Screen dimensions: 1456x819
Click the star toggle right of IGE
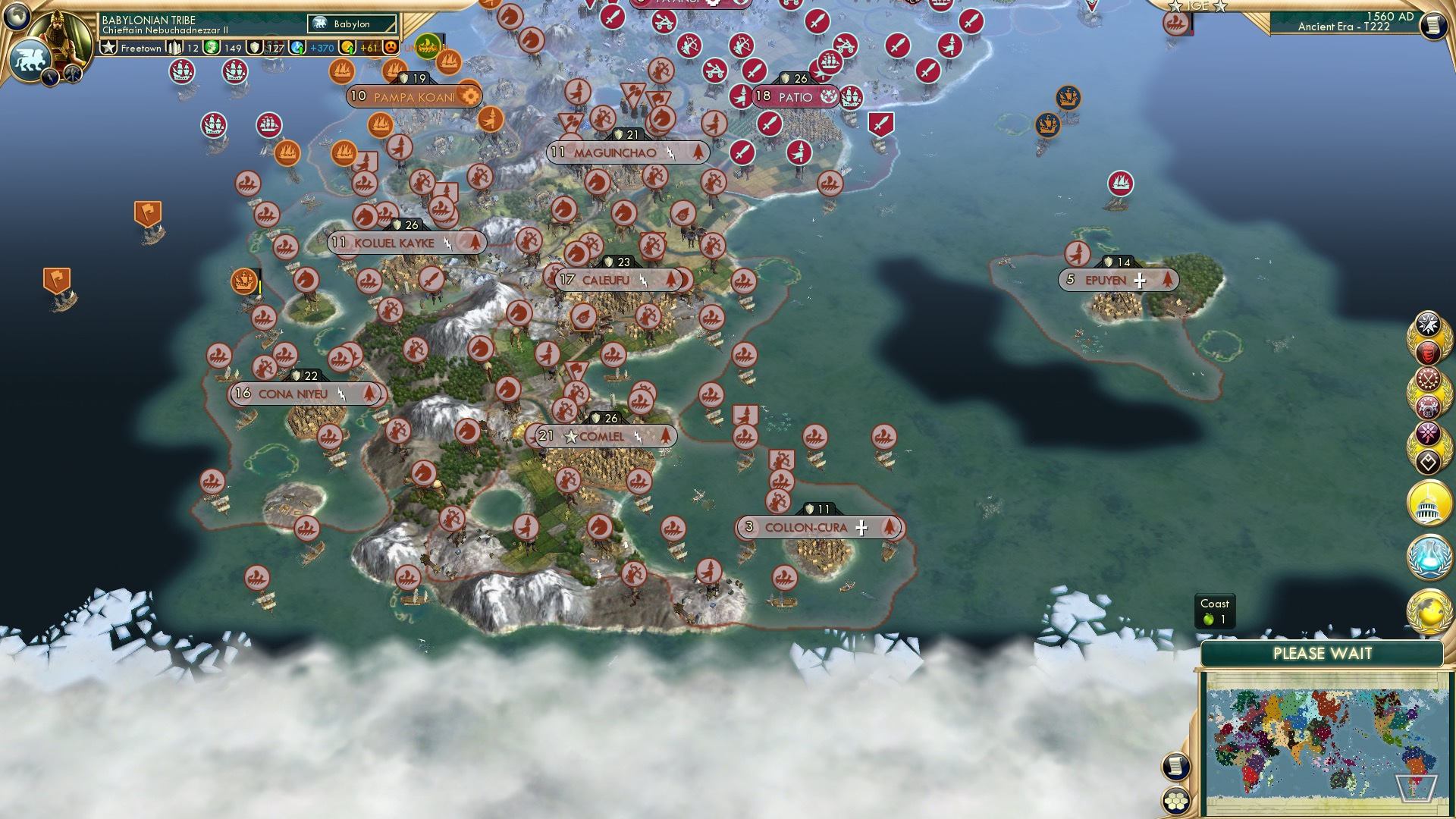coord(1220,7)
